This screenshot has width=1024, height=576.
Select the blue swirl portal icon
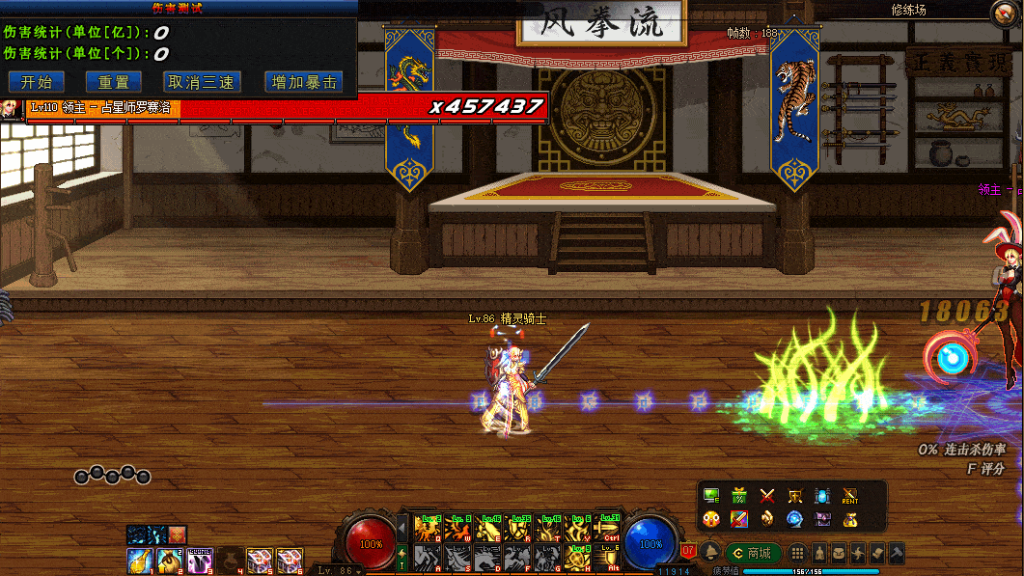point(795,518)
